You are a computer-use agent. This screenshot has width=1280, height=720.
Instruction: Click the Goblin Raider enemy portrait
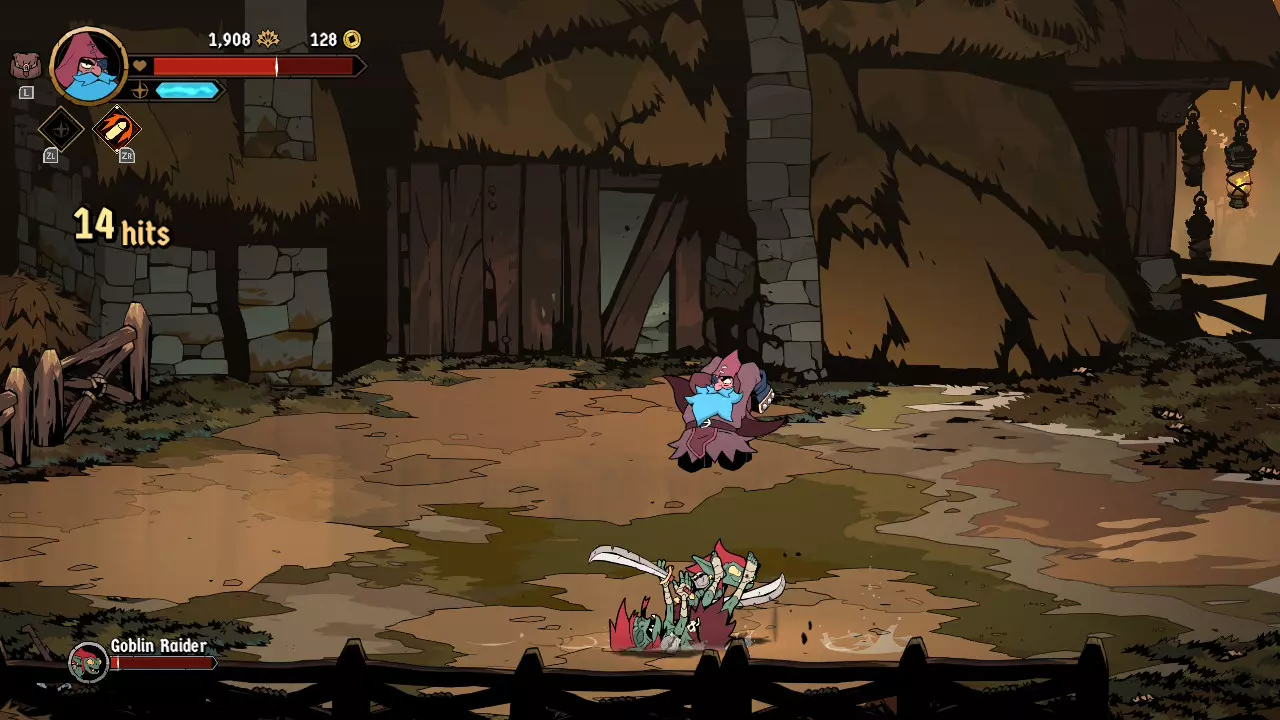[88, 662]
